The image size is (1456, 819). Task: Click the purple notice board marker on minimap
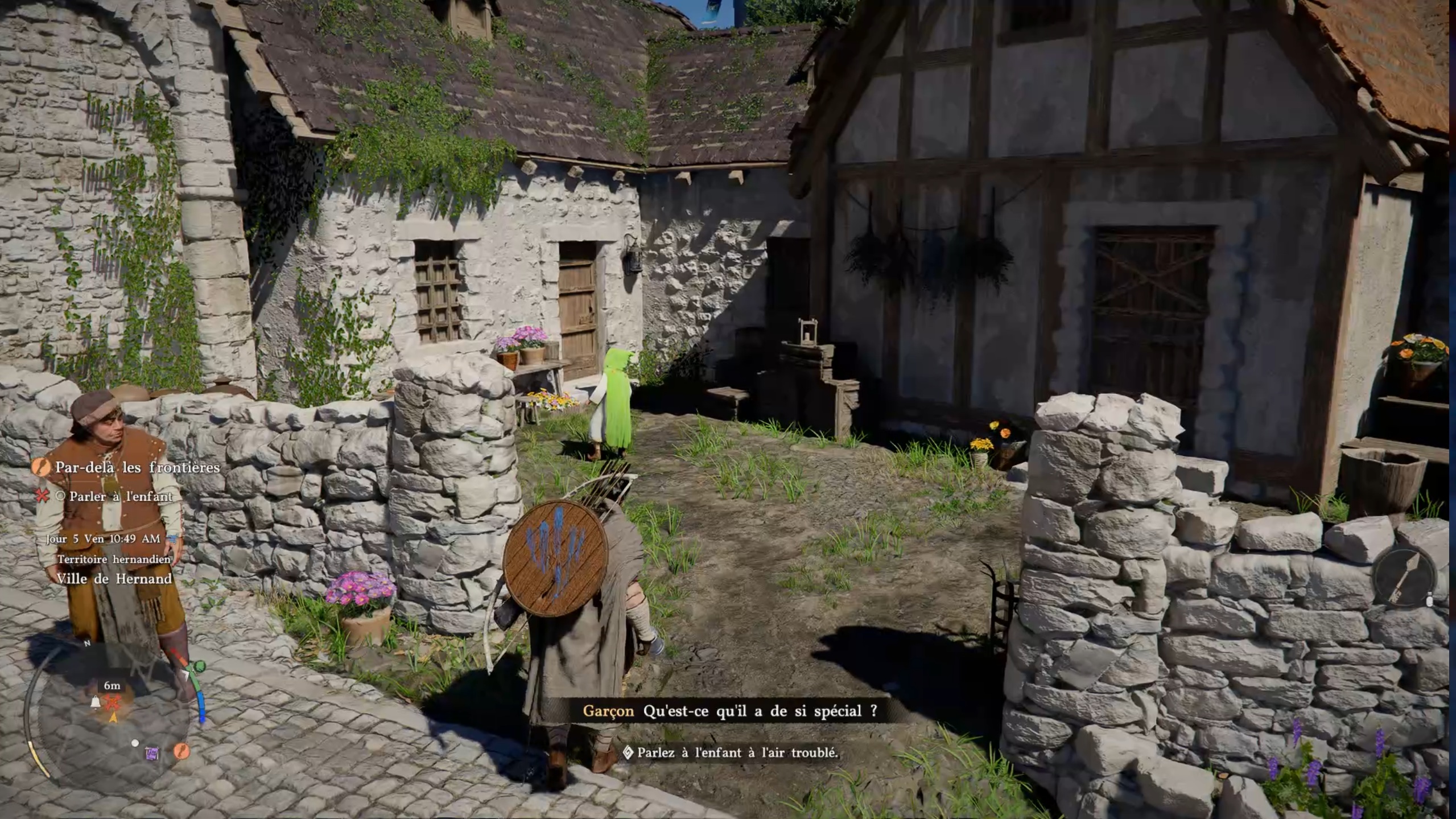(x=152, y=754)
